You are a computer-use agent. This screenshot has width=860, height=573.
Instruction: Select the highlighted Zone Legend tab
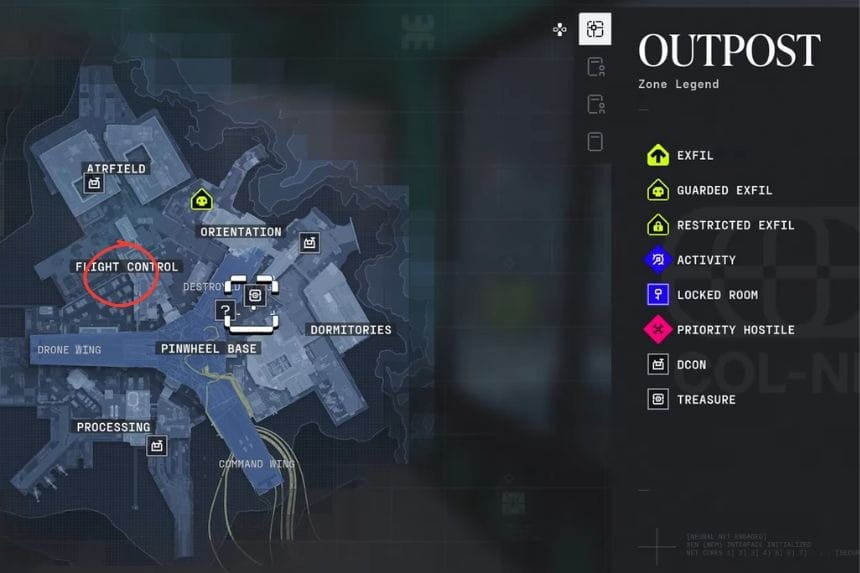[595, 30]
